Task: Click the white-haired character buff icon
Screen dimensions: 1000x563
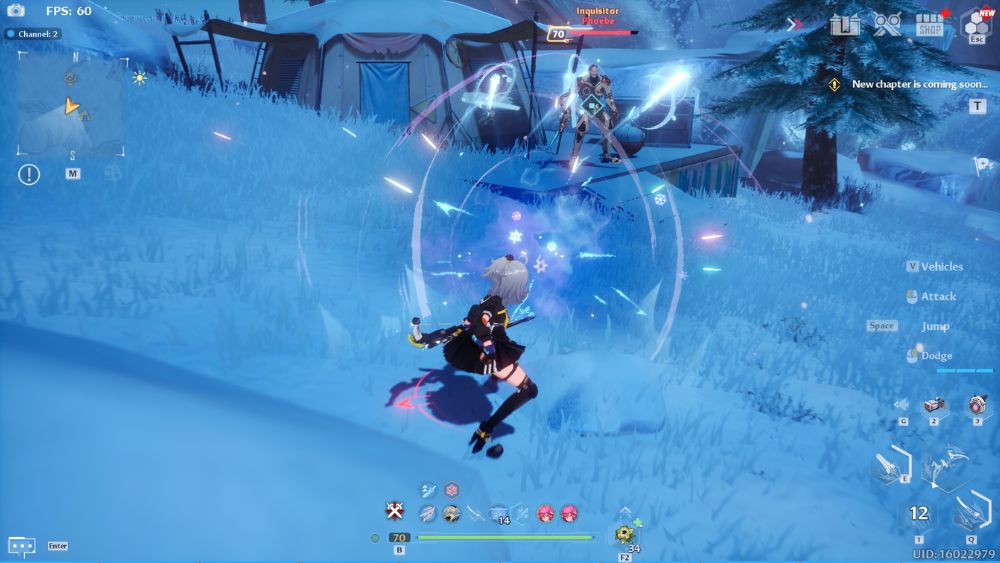Action: (452, 513)
